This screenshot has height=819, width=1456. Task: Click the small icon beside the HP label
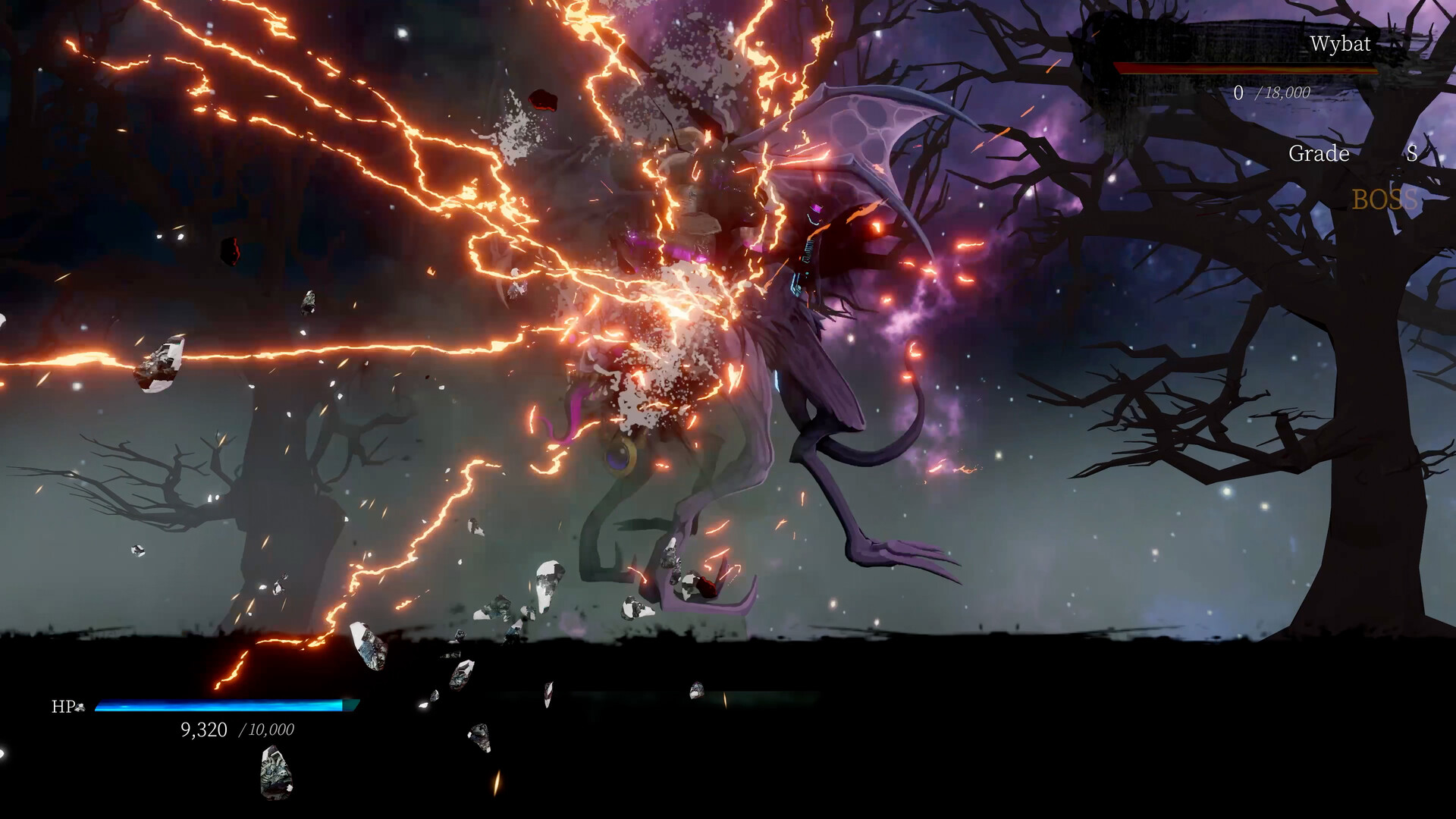click(x=79, y=708)
